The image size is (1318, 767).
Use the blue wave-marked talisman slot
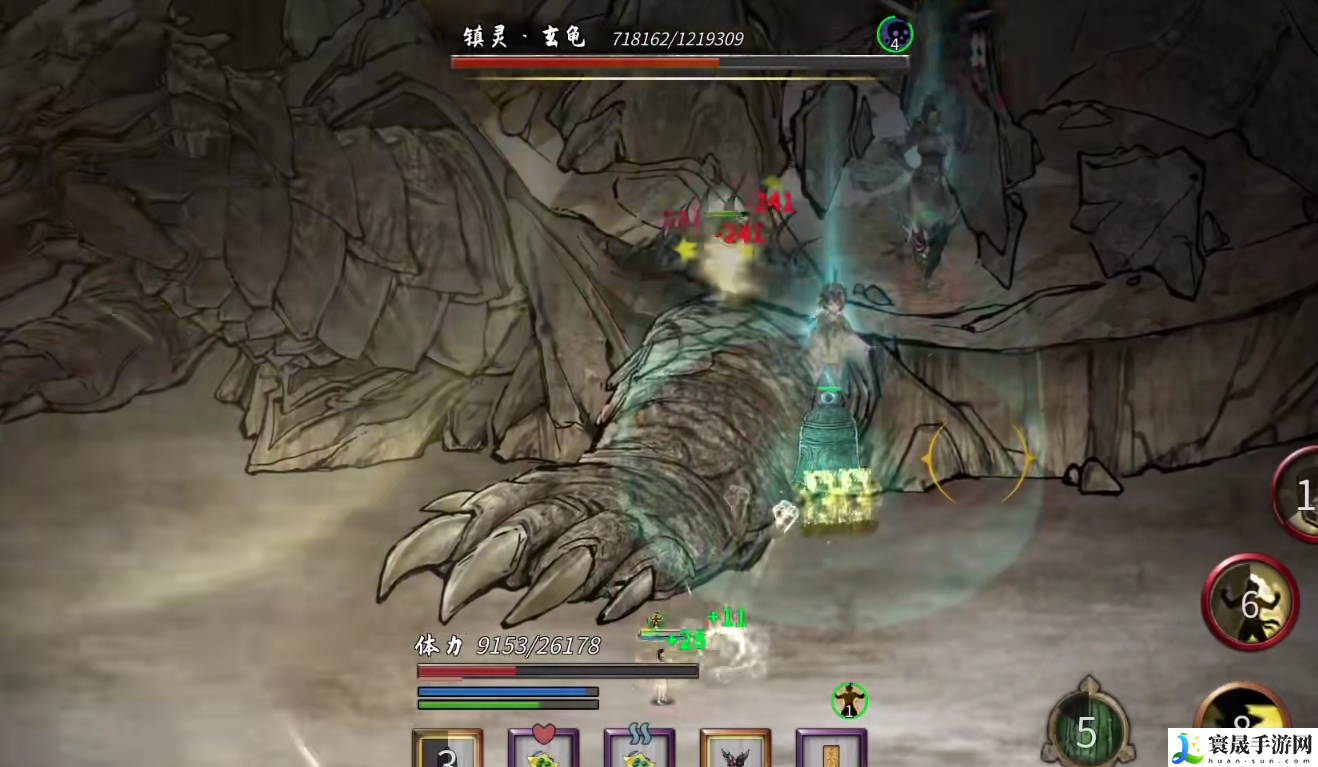coord(639,750)
